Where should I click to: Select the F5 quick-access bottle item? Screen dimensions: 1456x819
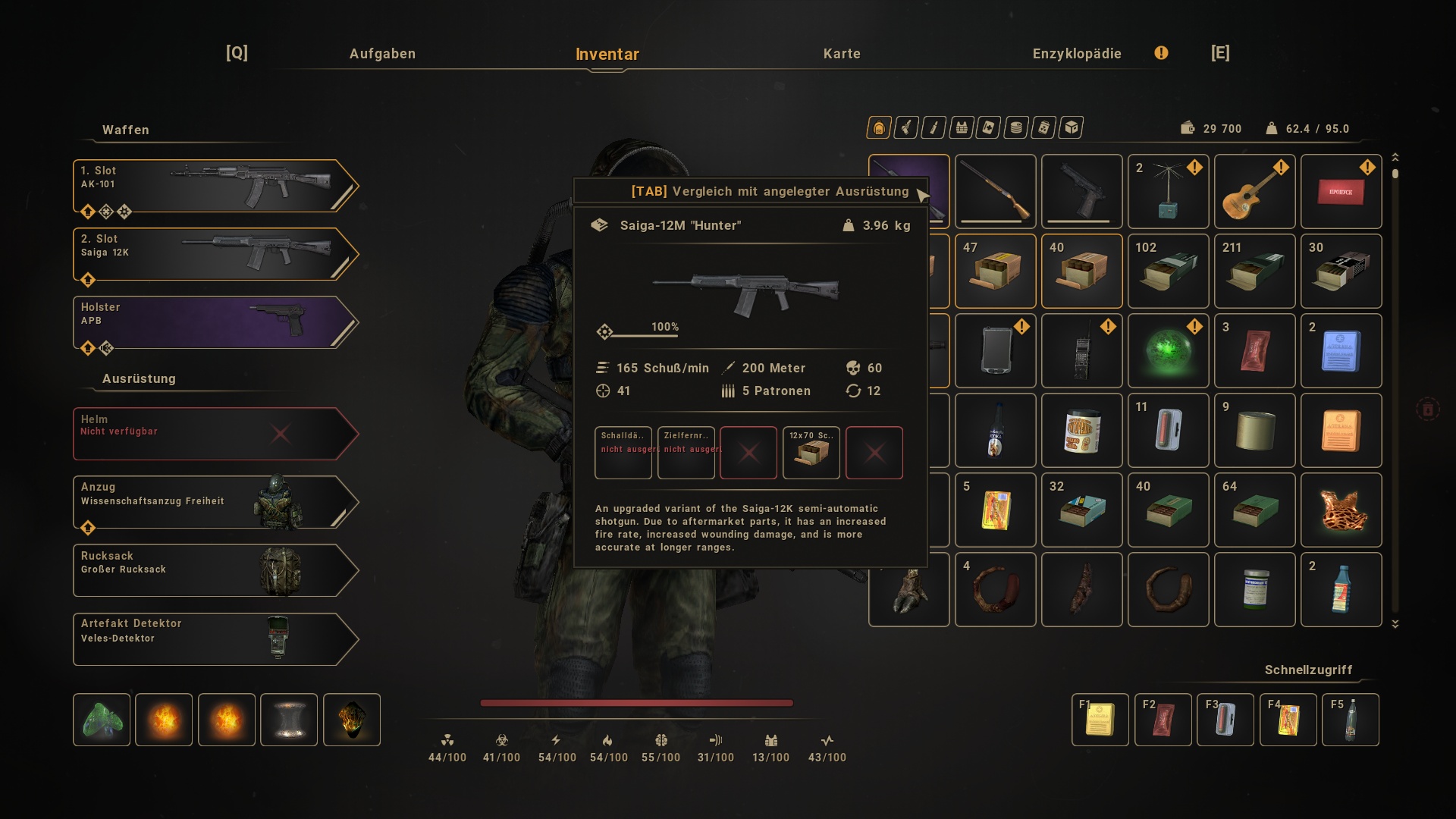pos(1351,720)
